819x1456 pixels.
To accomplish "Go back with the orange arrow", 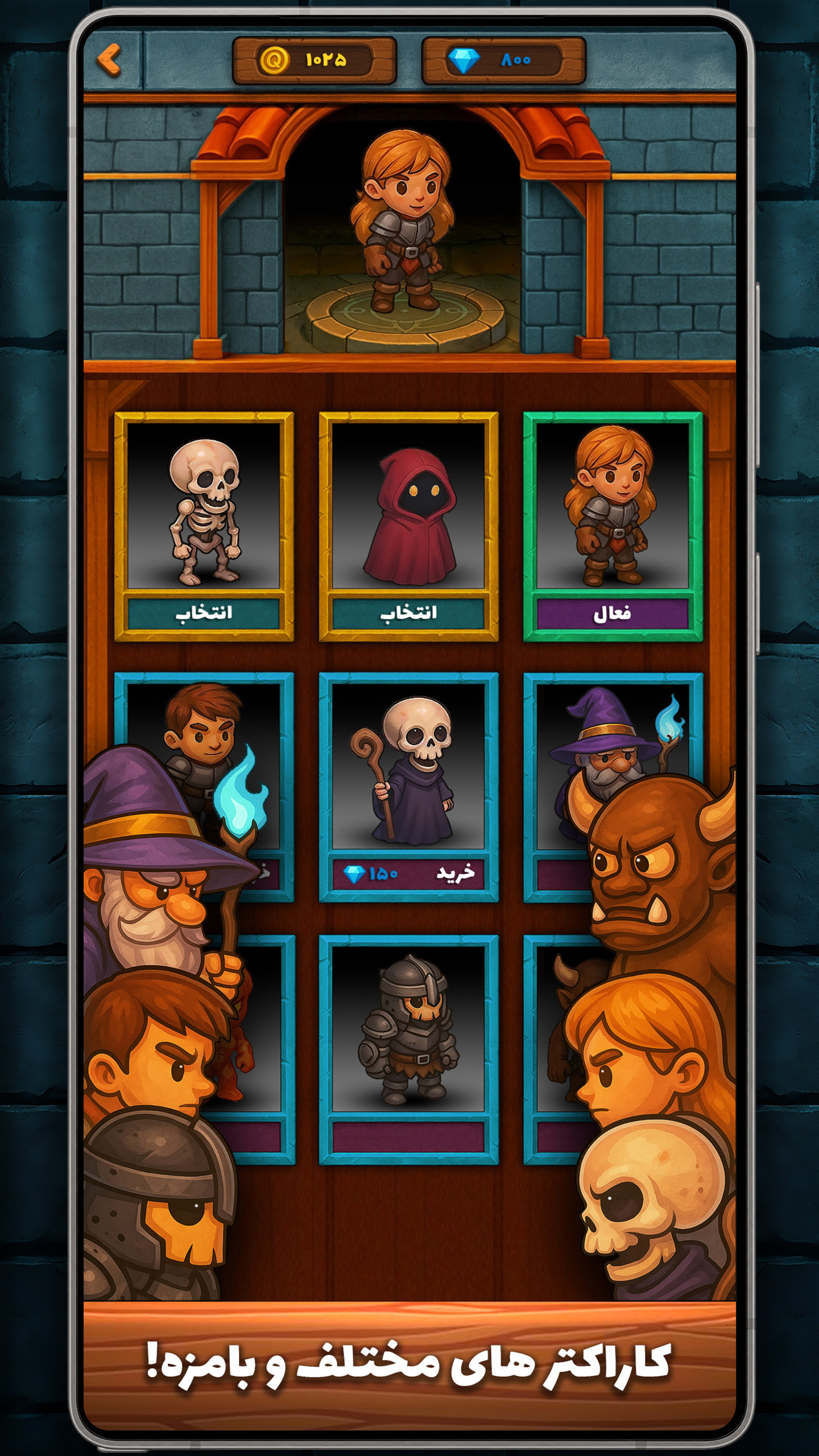I will pyautogui.click(x=109, y=60).
